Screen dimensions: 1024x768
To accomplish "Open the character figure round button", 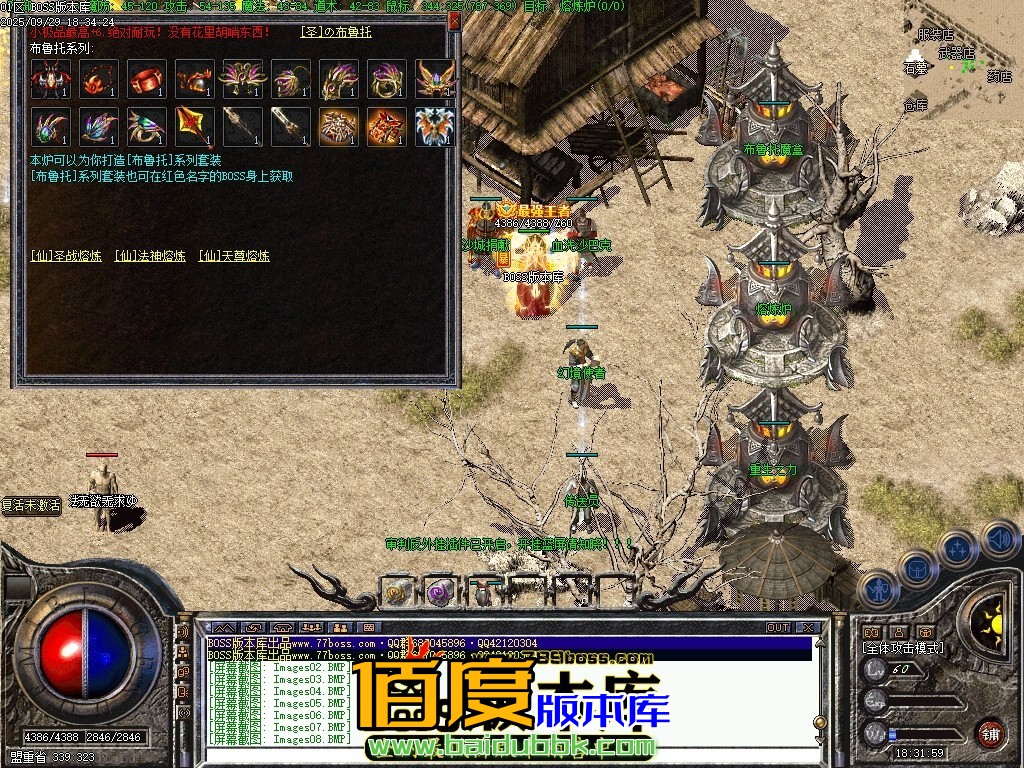I will pyautogui.click(x=876, y=589).
